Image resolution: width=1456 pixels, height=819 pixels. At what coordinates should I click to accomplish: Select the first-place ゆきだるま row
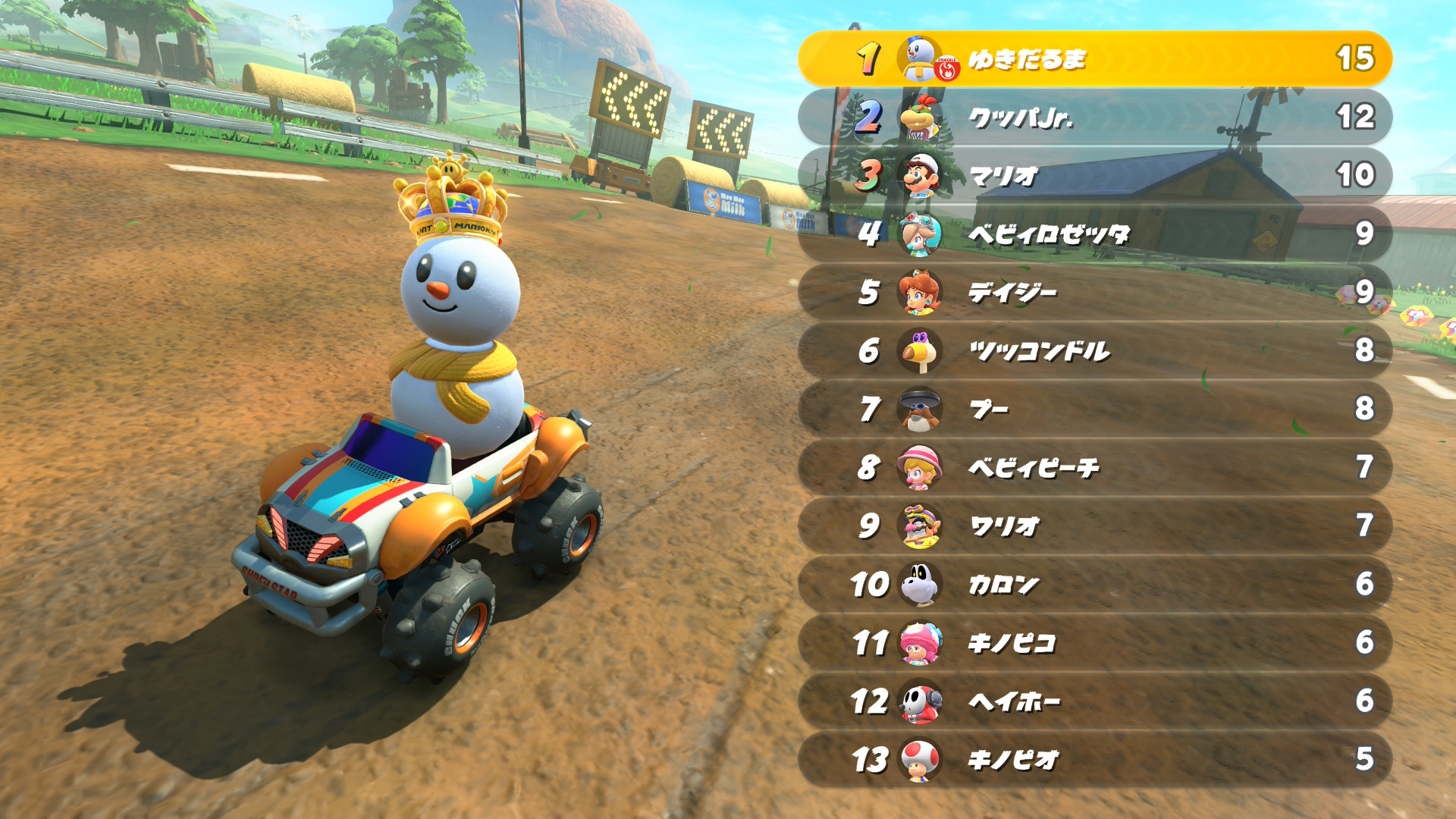(1094, 58)
